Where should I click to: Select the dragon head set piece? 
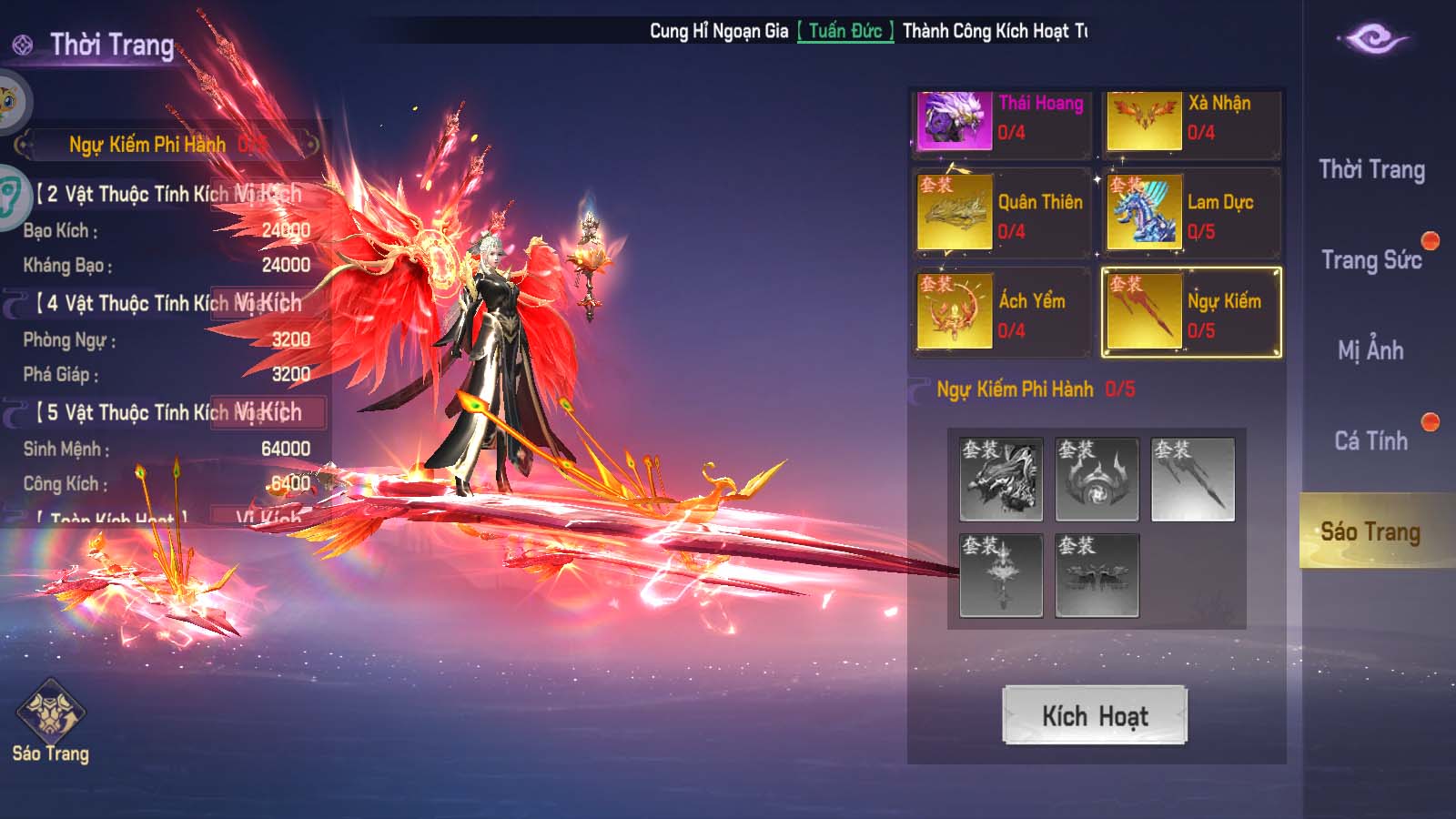click(1001, 480)
